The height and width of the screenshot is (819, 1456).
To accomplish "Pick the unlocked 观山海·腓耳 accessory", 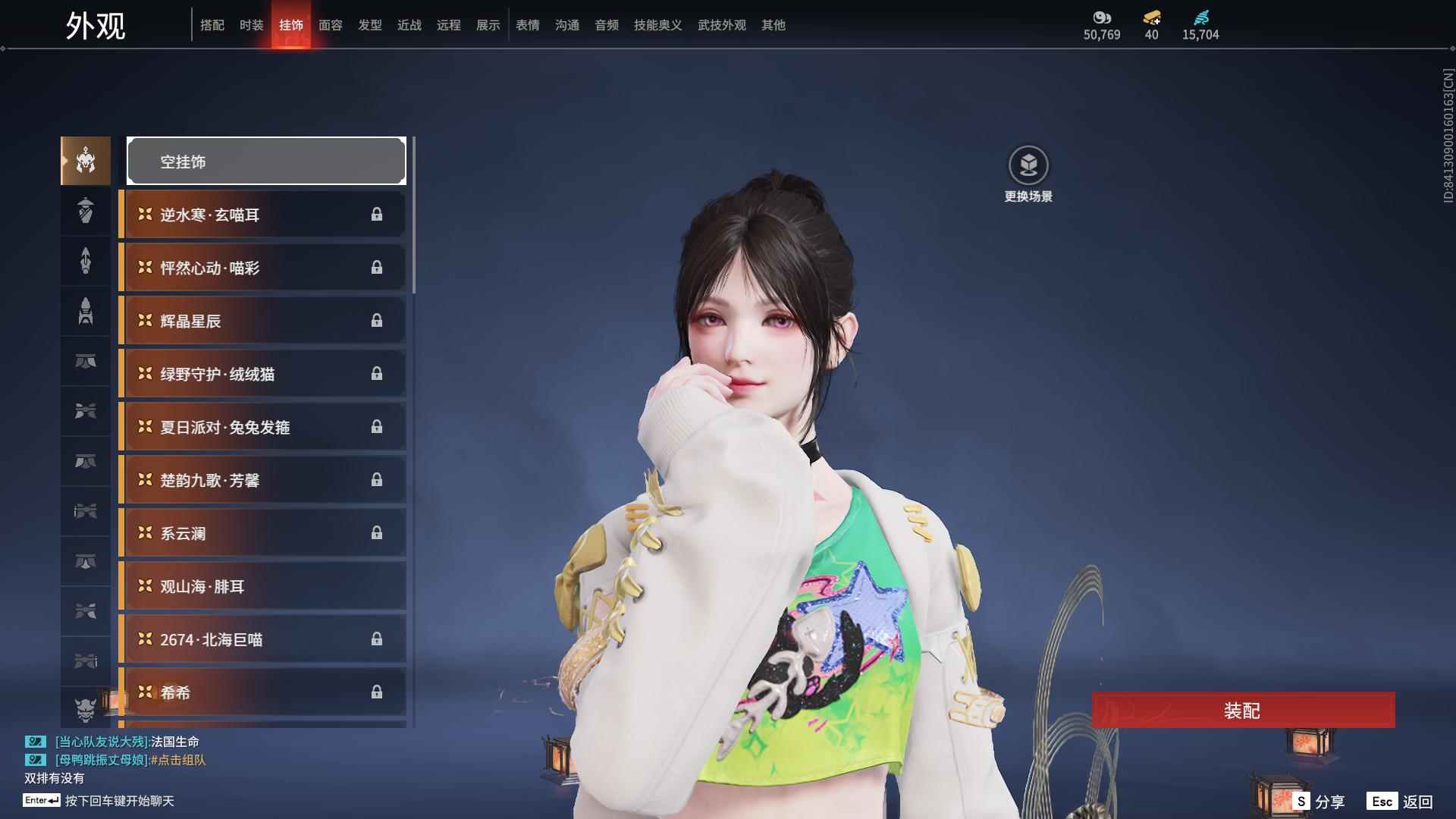I will 262,586.
